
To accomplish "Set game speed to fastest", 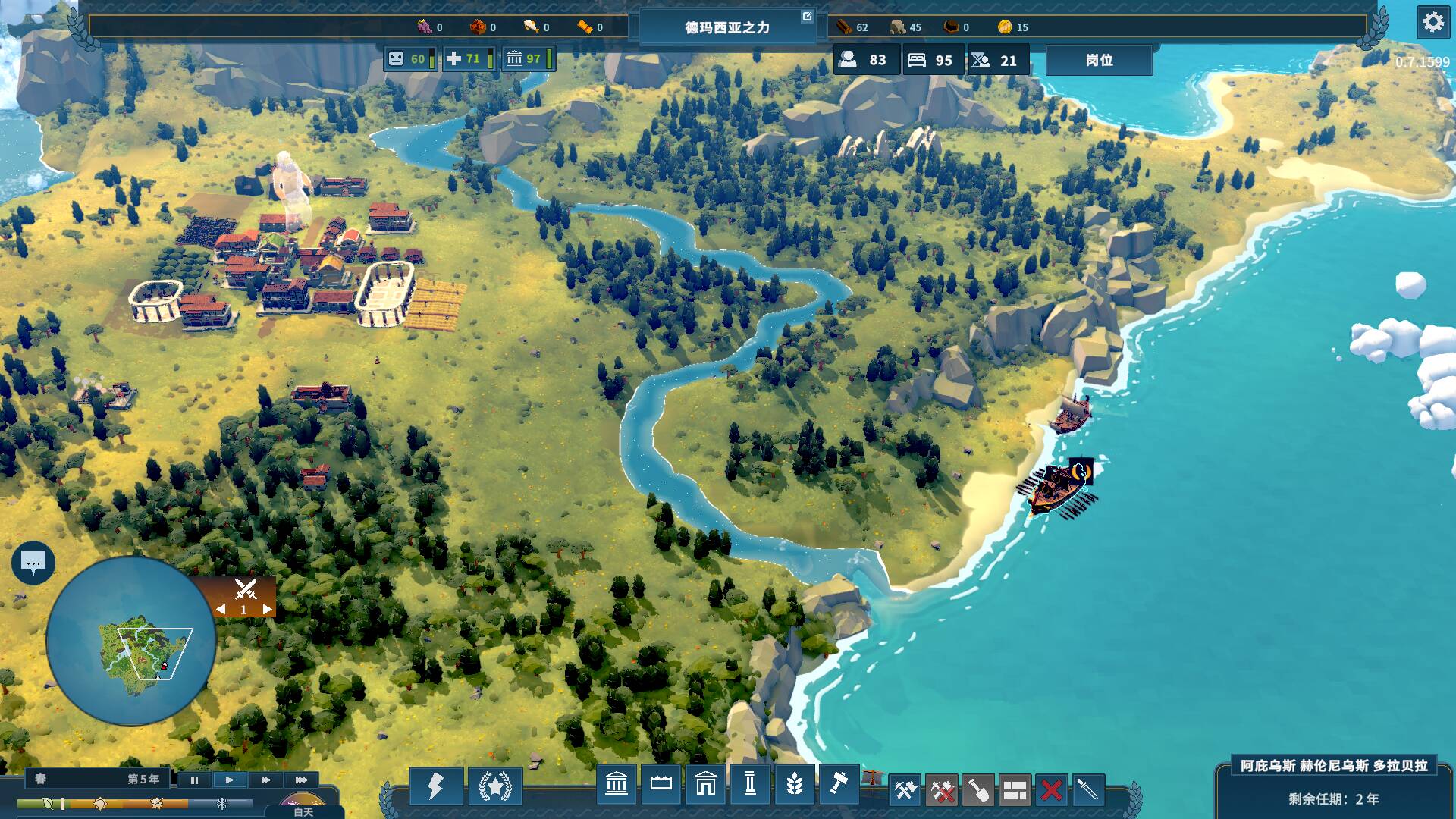I will pos(301,780).
